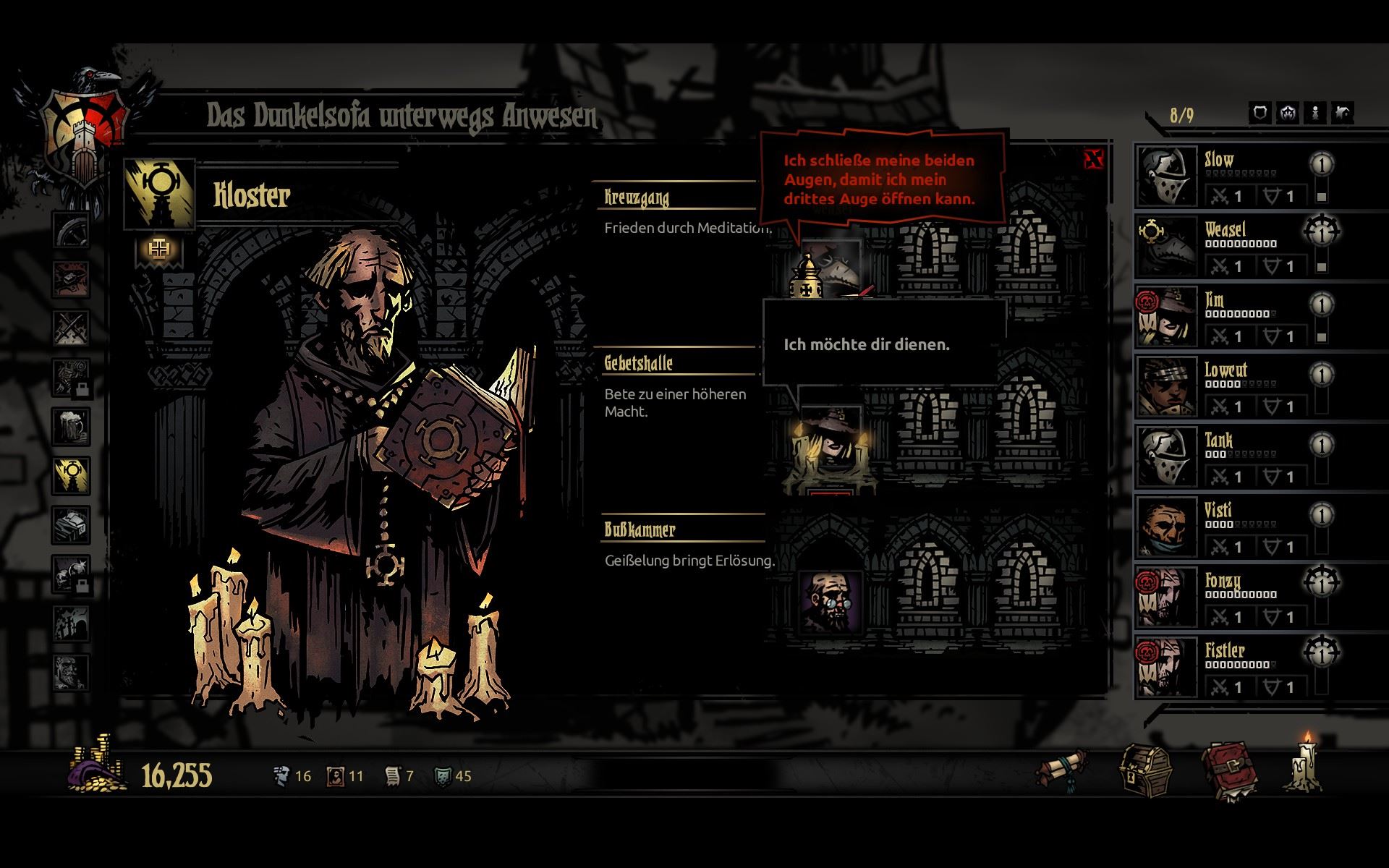Sort roster with the shield icon
Image resolution: width=1389 pixels, height=868 pixels.
[1261, 113]
